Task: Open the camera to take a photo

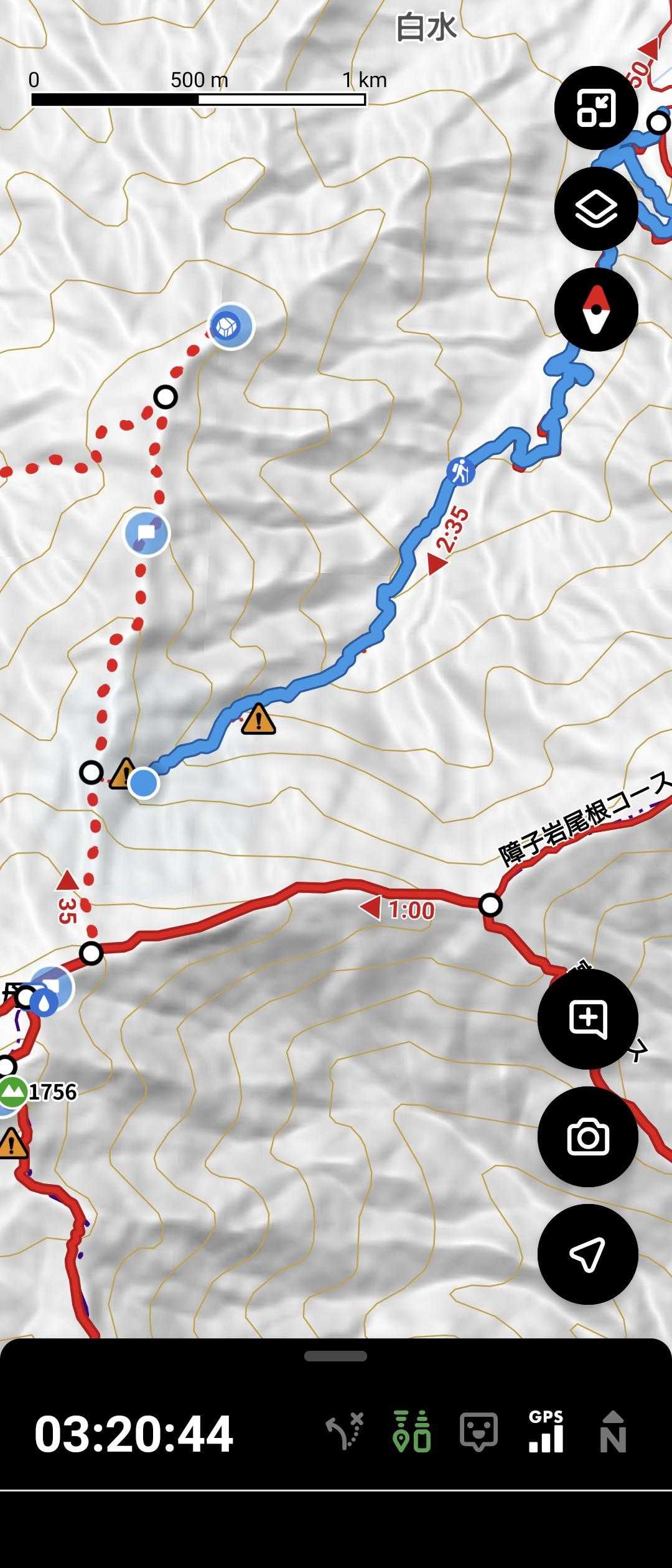Action: tap(587, 1137)
